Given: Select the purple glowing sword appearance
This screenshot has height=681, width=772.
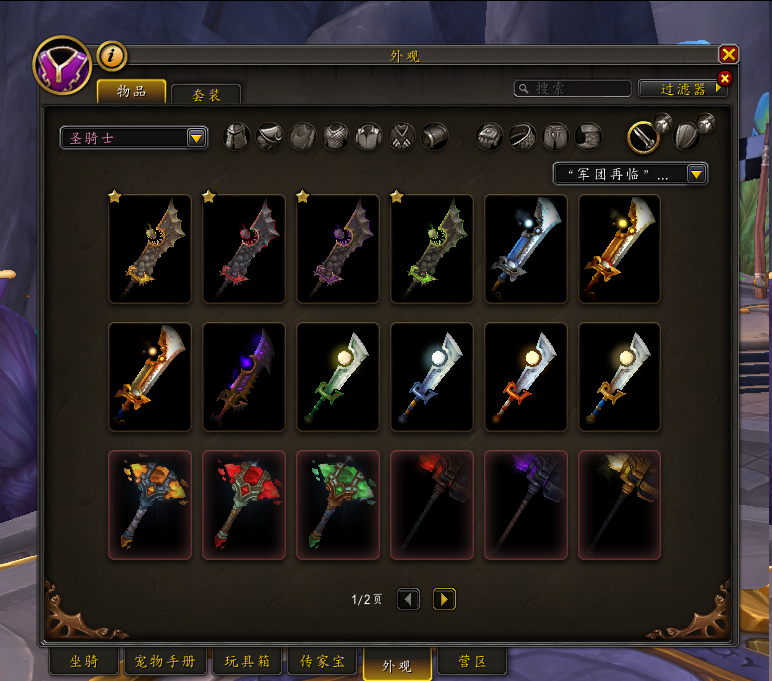Looking at the screenshot, I should click(x=244, y=376).
